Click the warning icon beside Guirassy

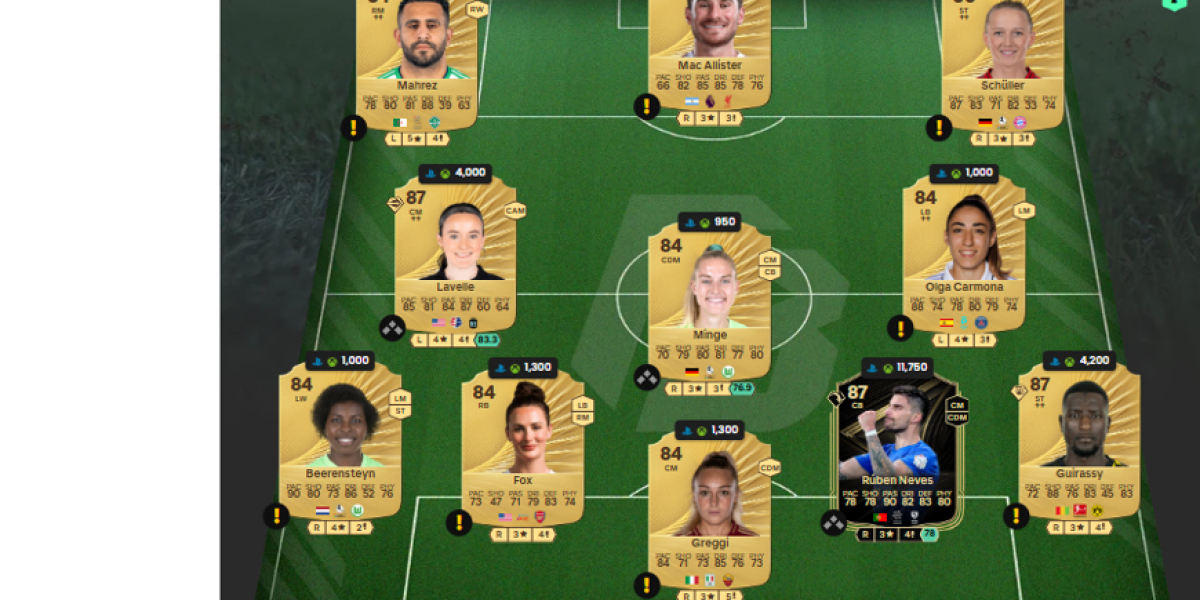click(x=1016, y=515)
